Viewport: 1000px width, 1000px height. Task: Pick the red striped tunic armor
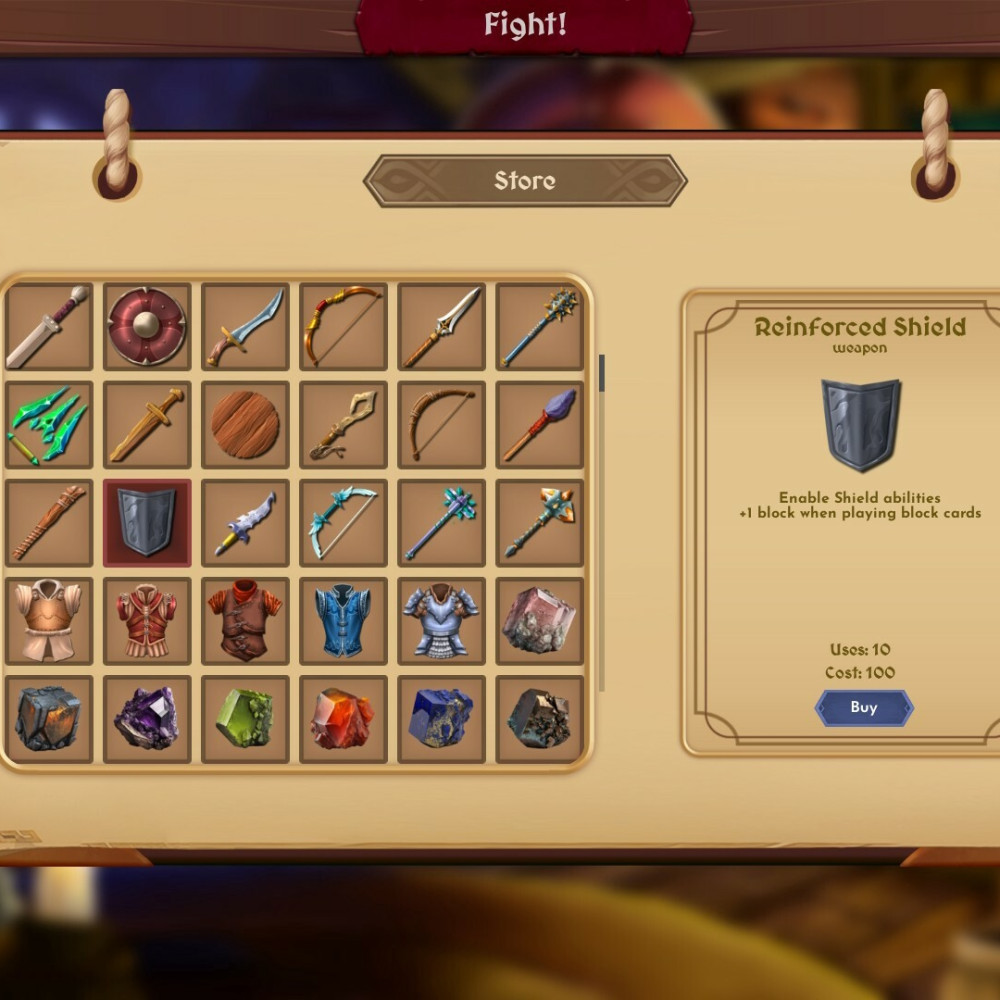coord(147,621)
